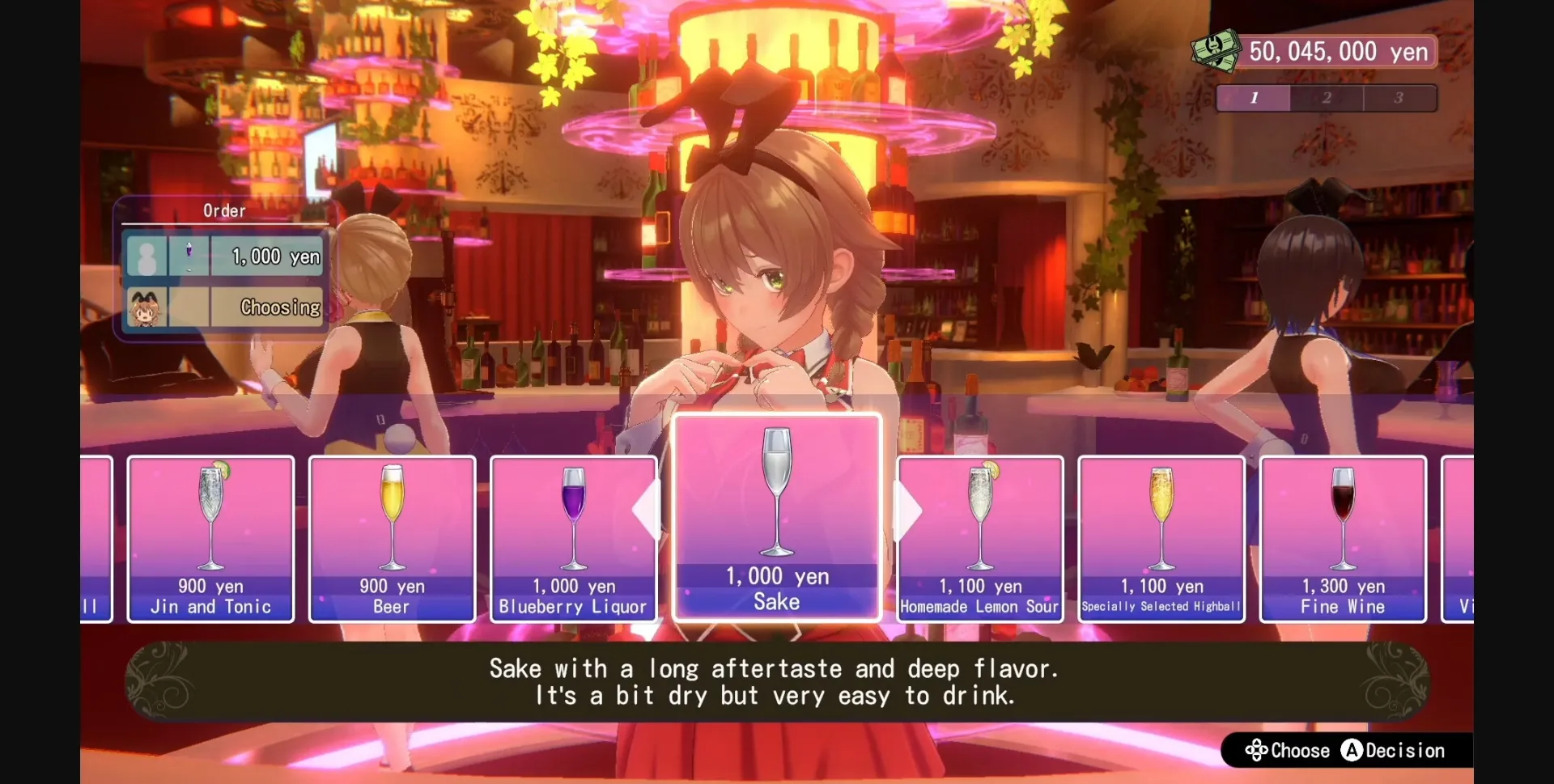1554x784 pixels.
Task: Click the money bills icon beside the yen total
Action: (1216, 50)
